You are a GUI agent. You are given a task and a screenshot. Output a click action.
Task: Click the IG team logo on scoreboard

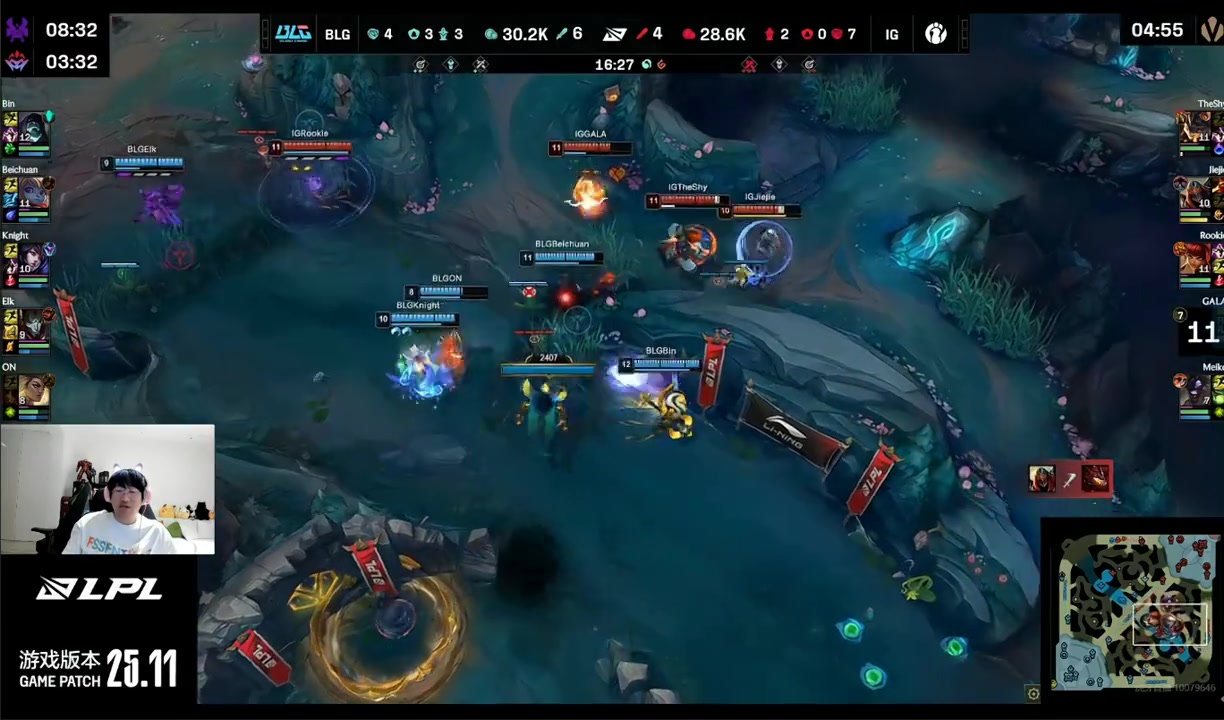935,34
